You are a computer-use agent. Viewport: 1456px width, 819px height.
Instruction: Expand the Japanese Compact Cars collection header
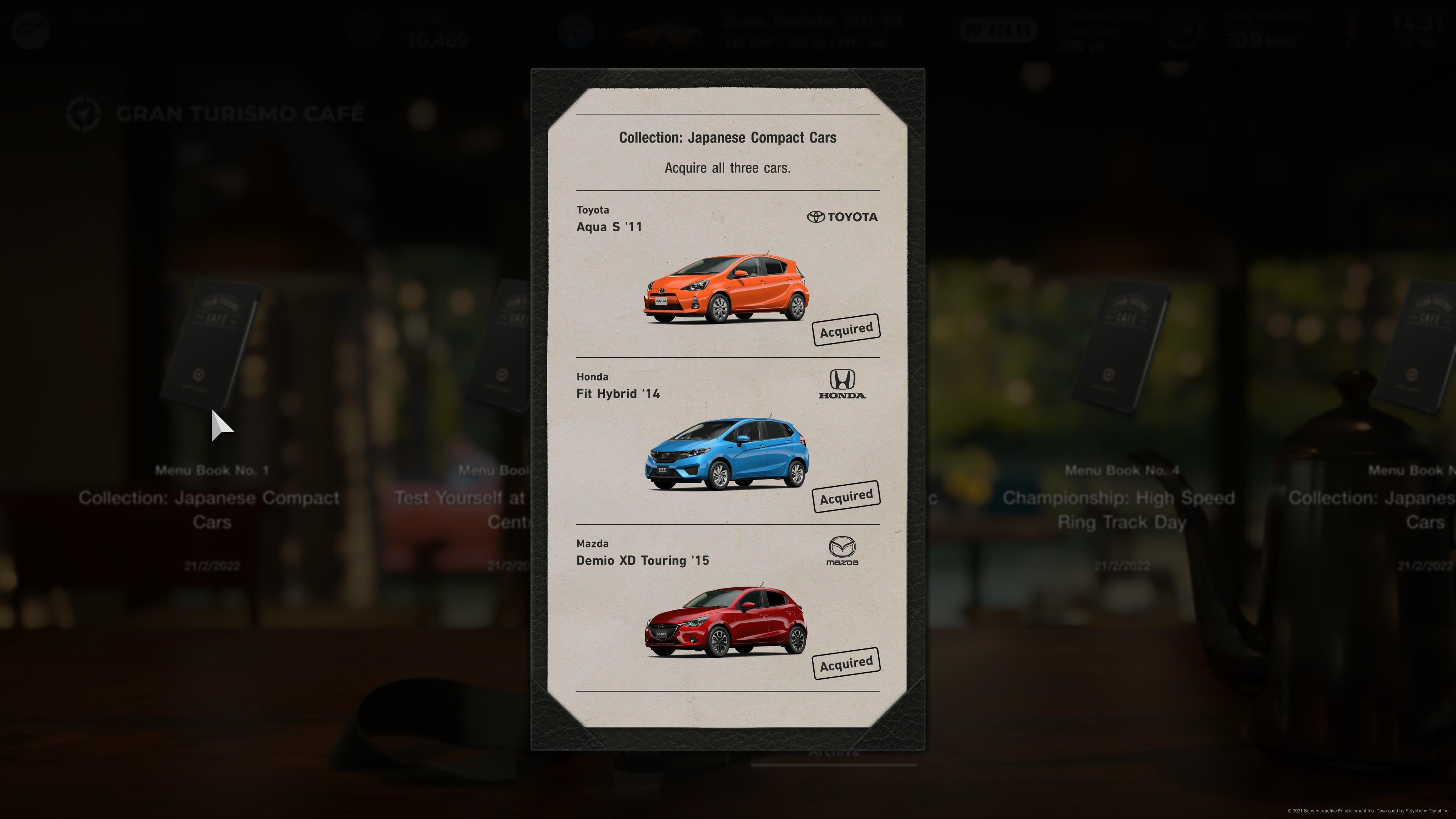[728, 137]
